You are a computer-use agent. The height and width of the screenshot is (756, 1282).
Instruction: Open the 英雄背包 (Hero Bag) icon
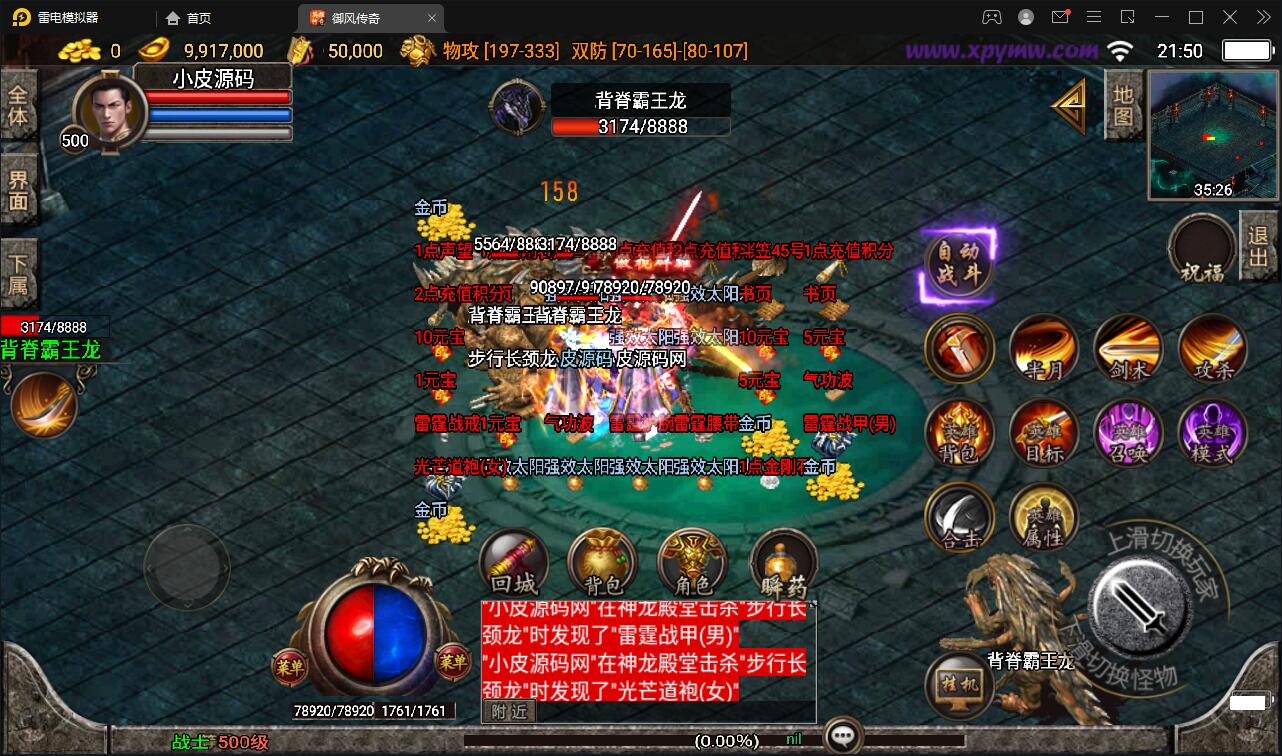960,432
